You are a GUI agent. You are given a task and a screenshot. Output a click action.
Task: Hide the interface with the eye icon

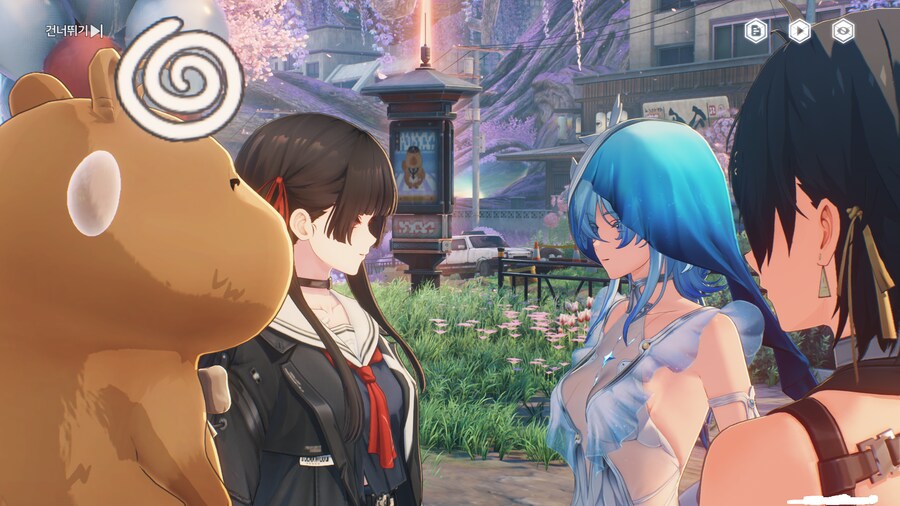[x=843, y=30]
